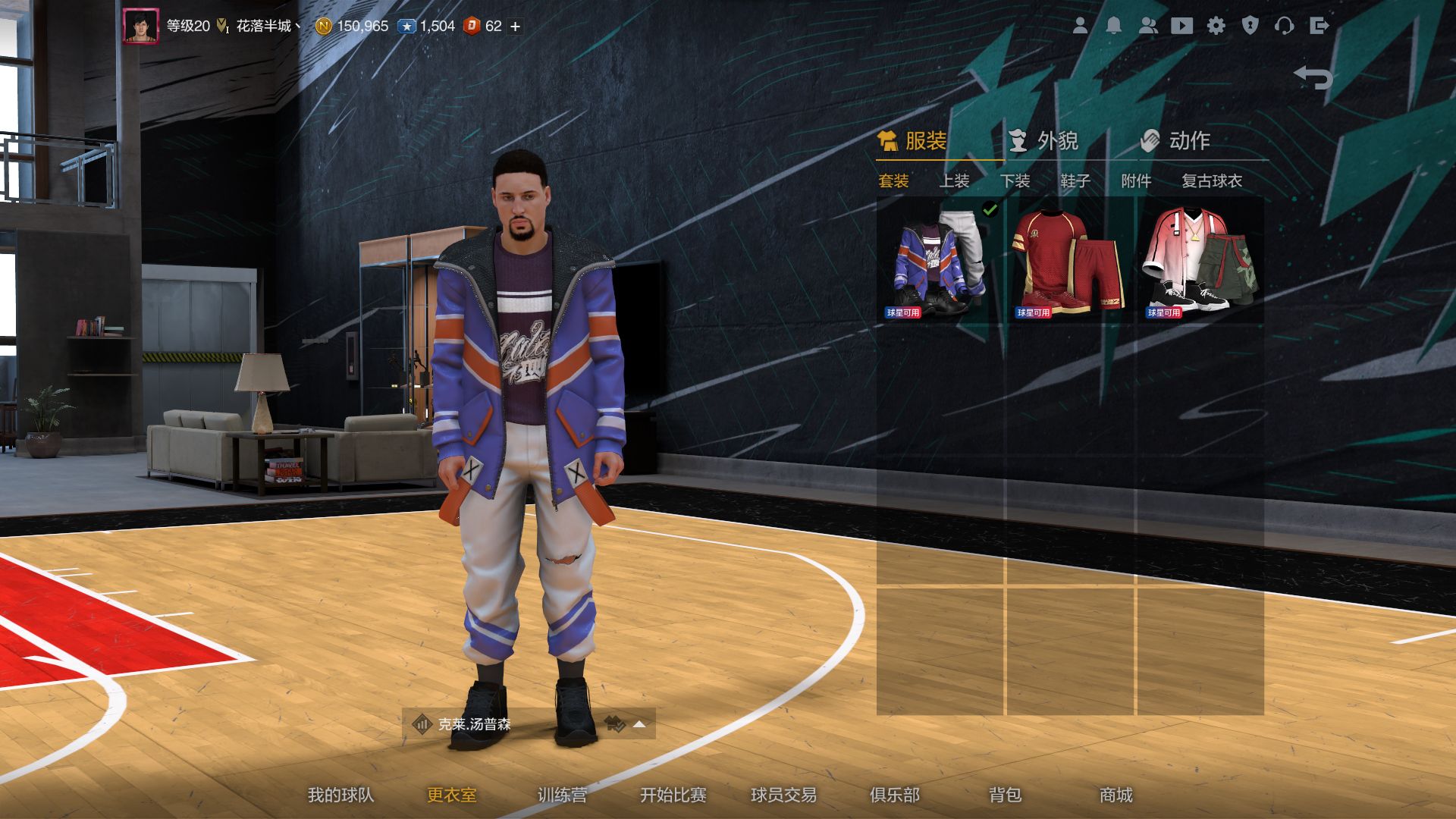Click the logout icon

1320,26
